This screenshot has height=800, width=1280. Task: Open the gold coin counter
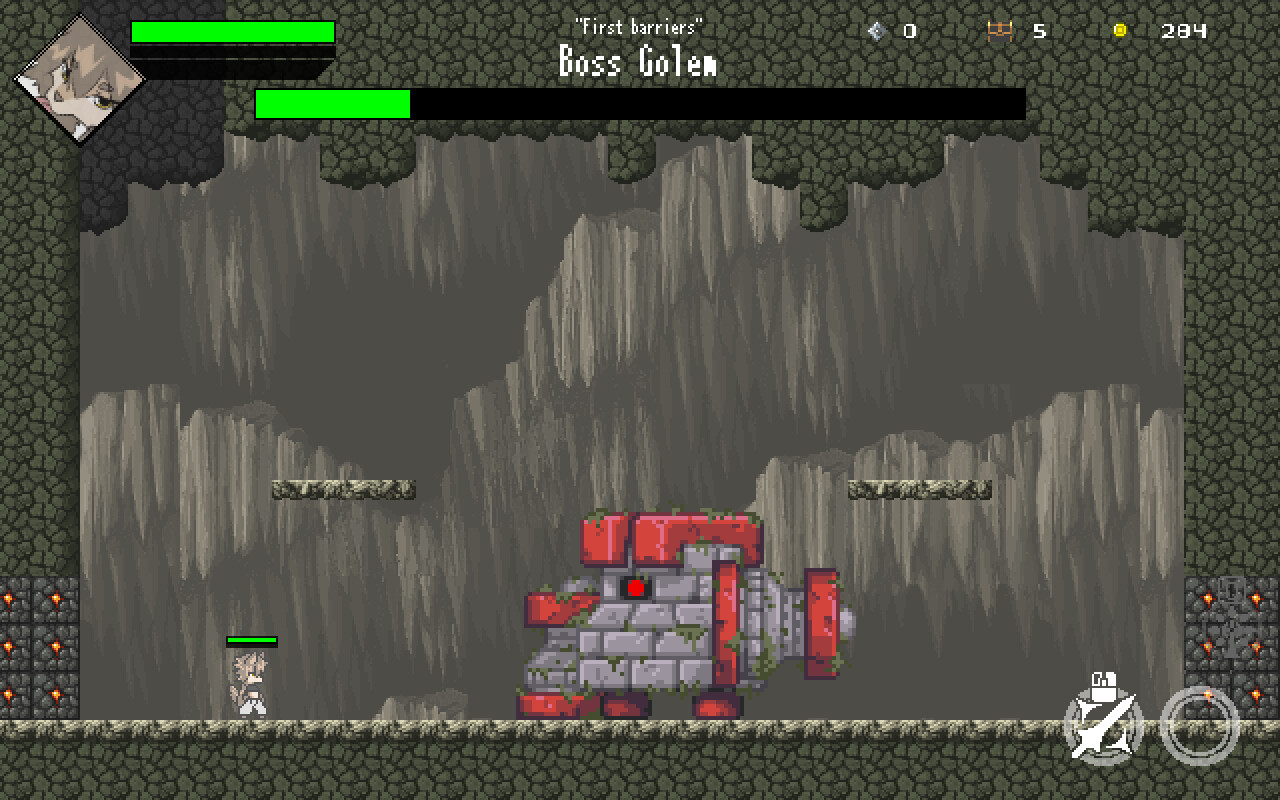[1118, 29]
